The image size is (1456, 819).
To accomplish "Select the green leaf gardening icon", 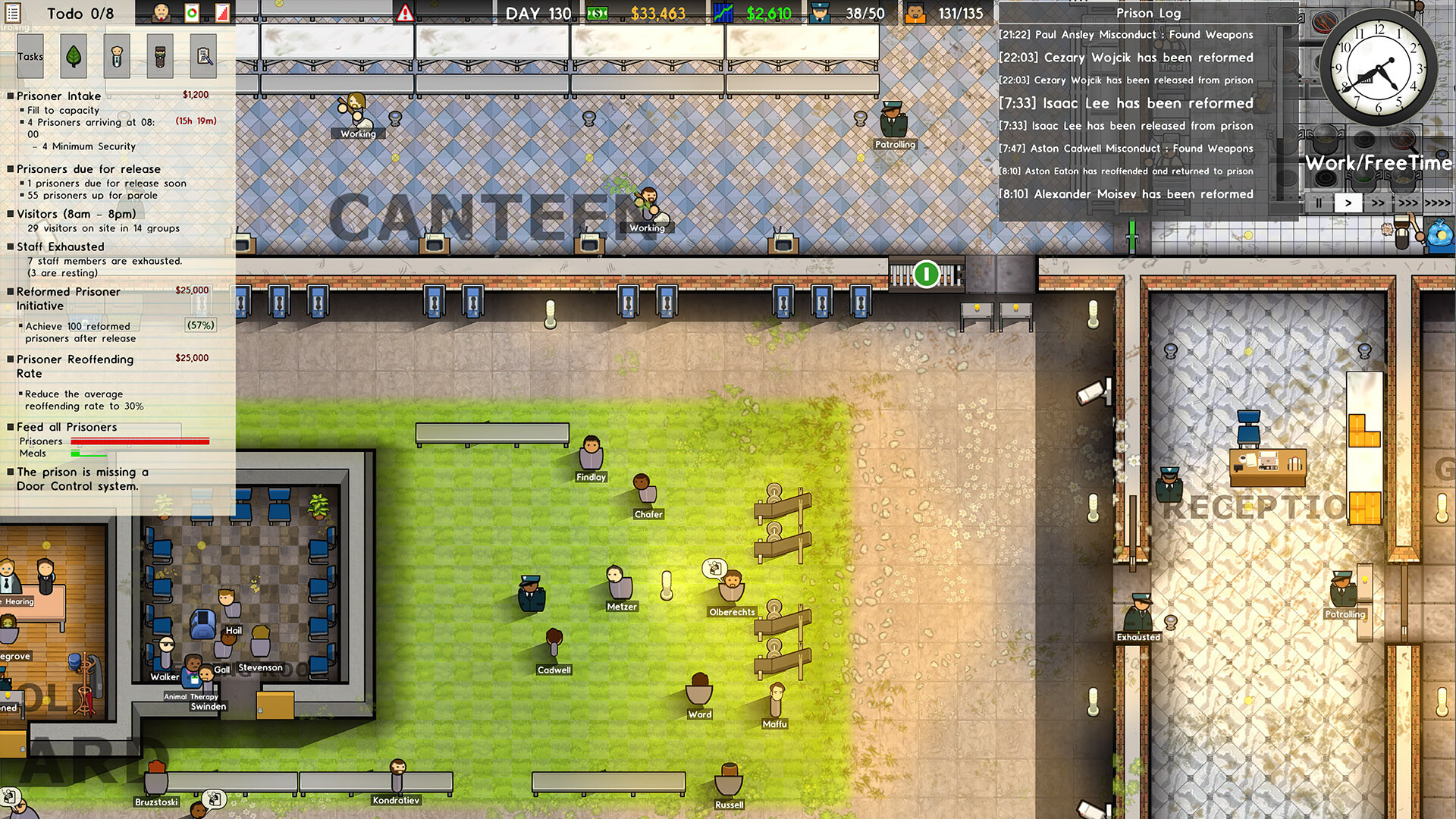I will pos(74,55).
